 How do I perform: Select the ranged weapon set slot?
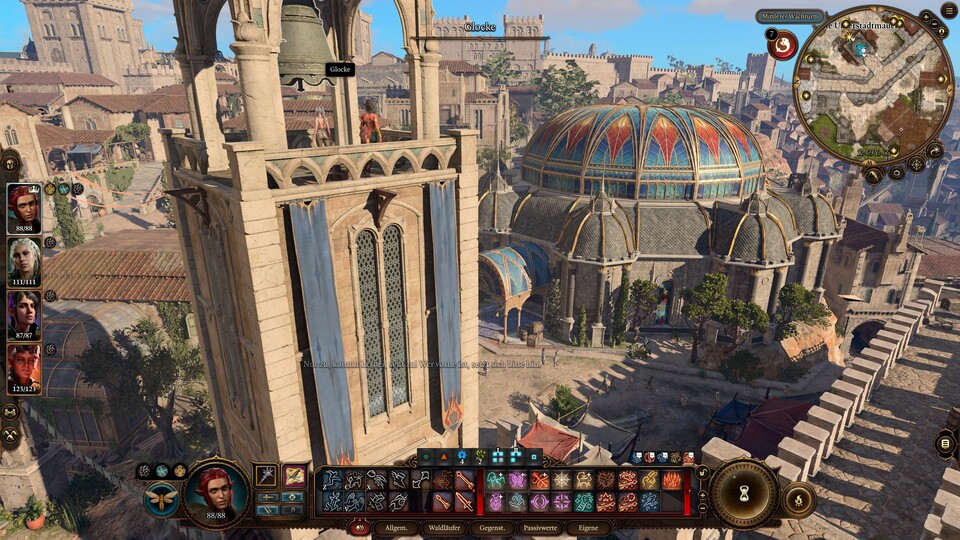294,475
